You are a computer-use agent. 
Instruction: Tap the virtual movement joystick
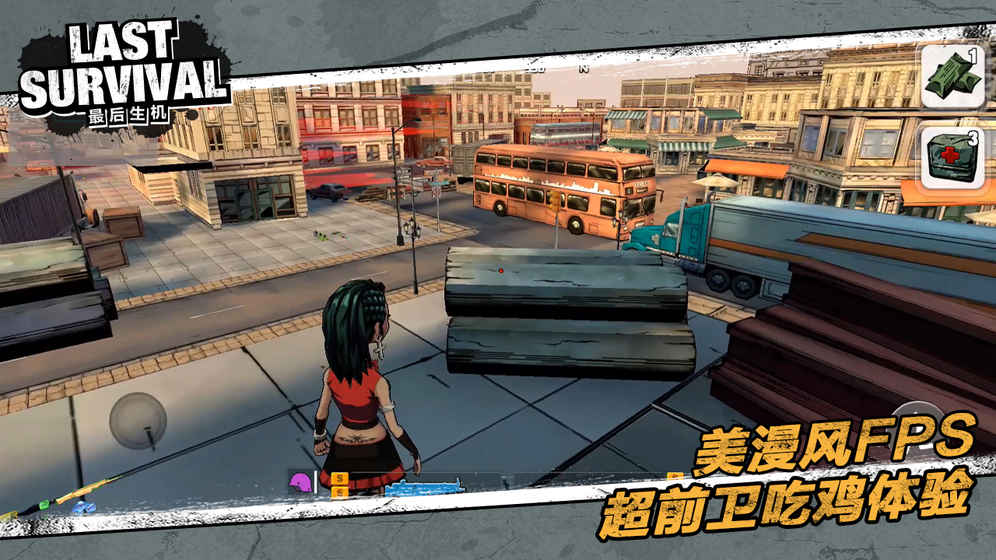pyautogui.click(x=138, y=420)
